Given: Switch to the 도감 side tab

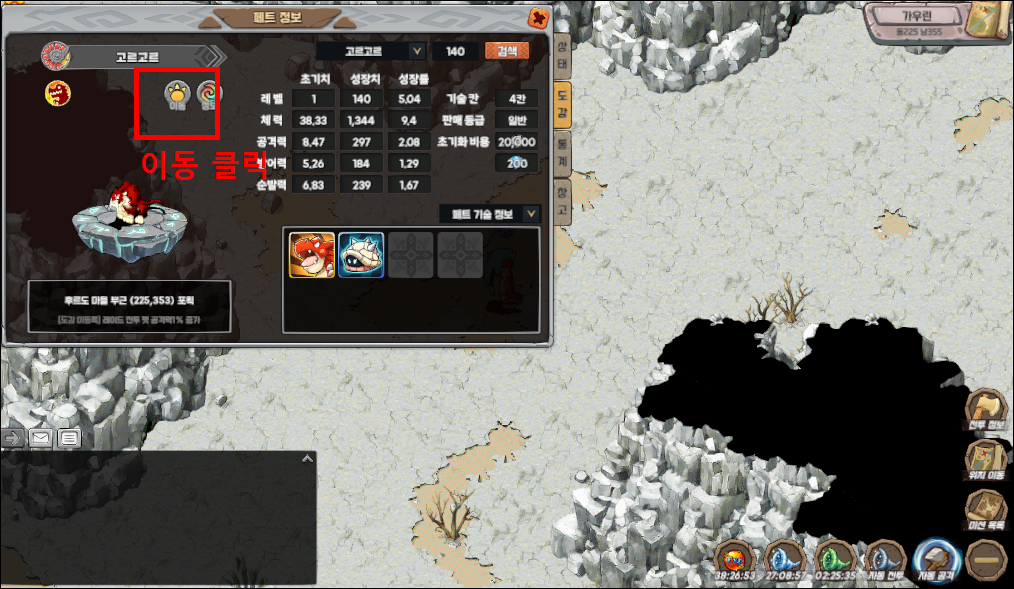Looking at the screenshot, I should click(x=563, y=105).
